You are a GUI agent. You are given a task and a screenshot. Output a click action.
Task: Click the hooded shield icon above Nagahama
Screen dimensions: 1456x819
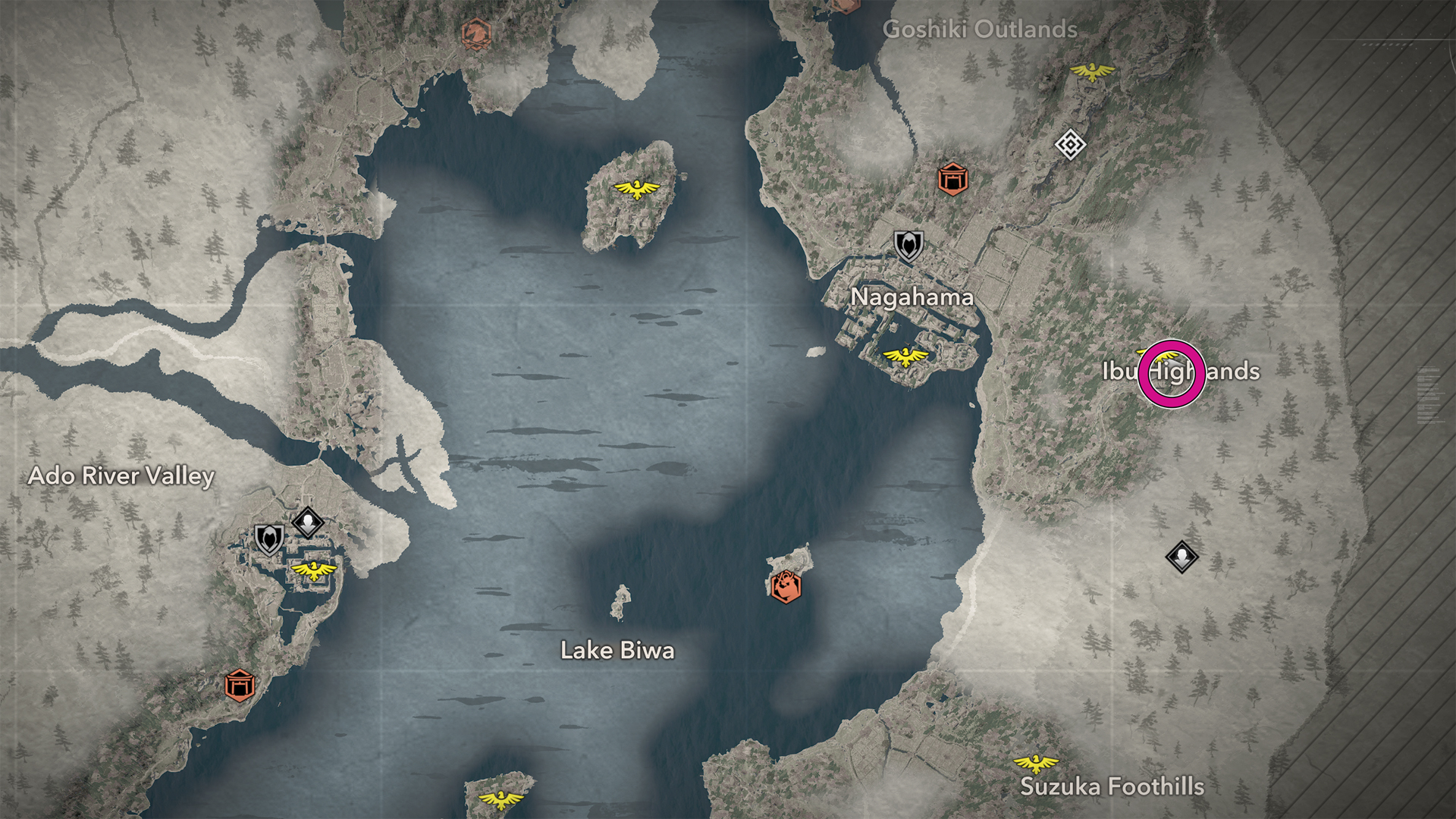[x=908, y=246]
